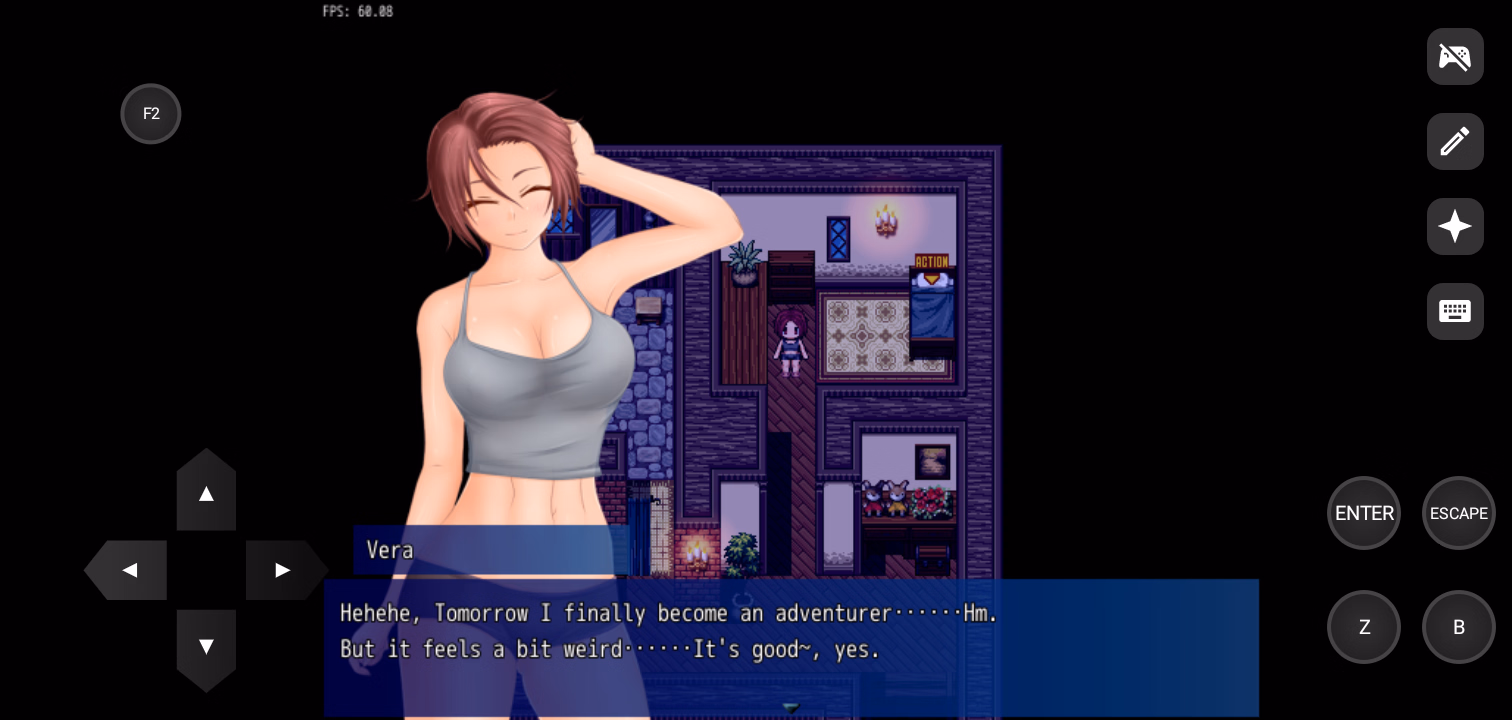Tap the Z virtual button
1512x720 pixels.
(1364, 627)
